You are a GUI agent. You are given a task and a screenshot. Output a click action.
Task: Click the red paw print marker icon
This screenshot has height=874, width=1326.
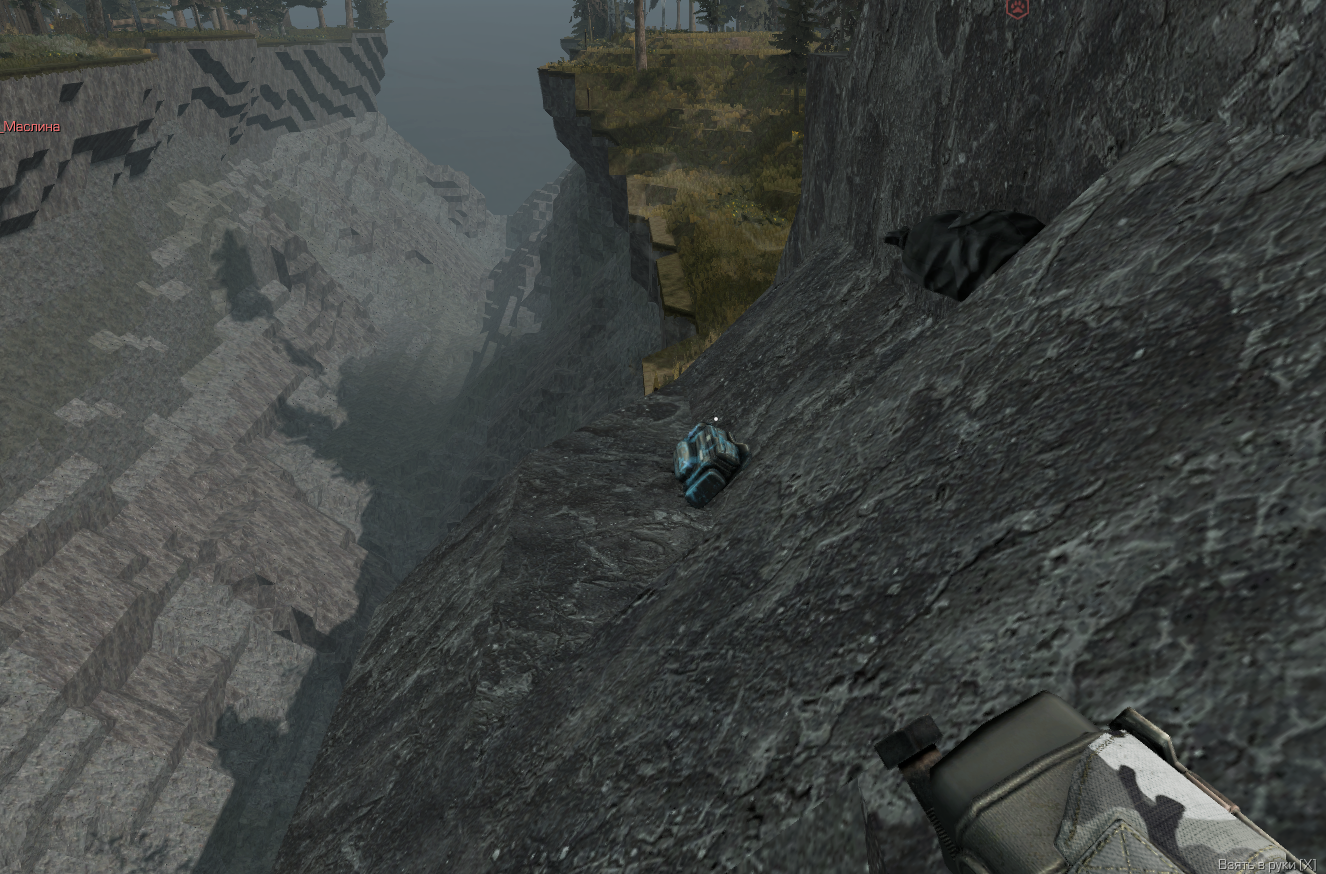1017,9
